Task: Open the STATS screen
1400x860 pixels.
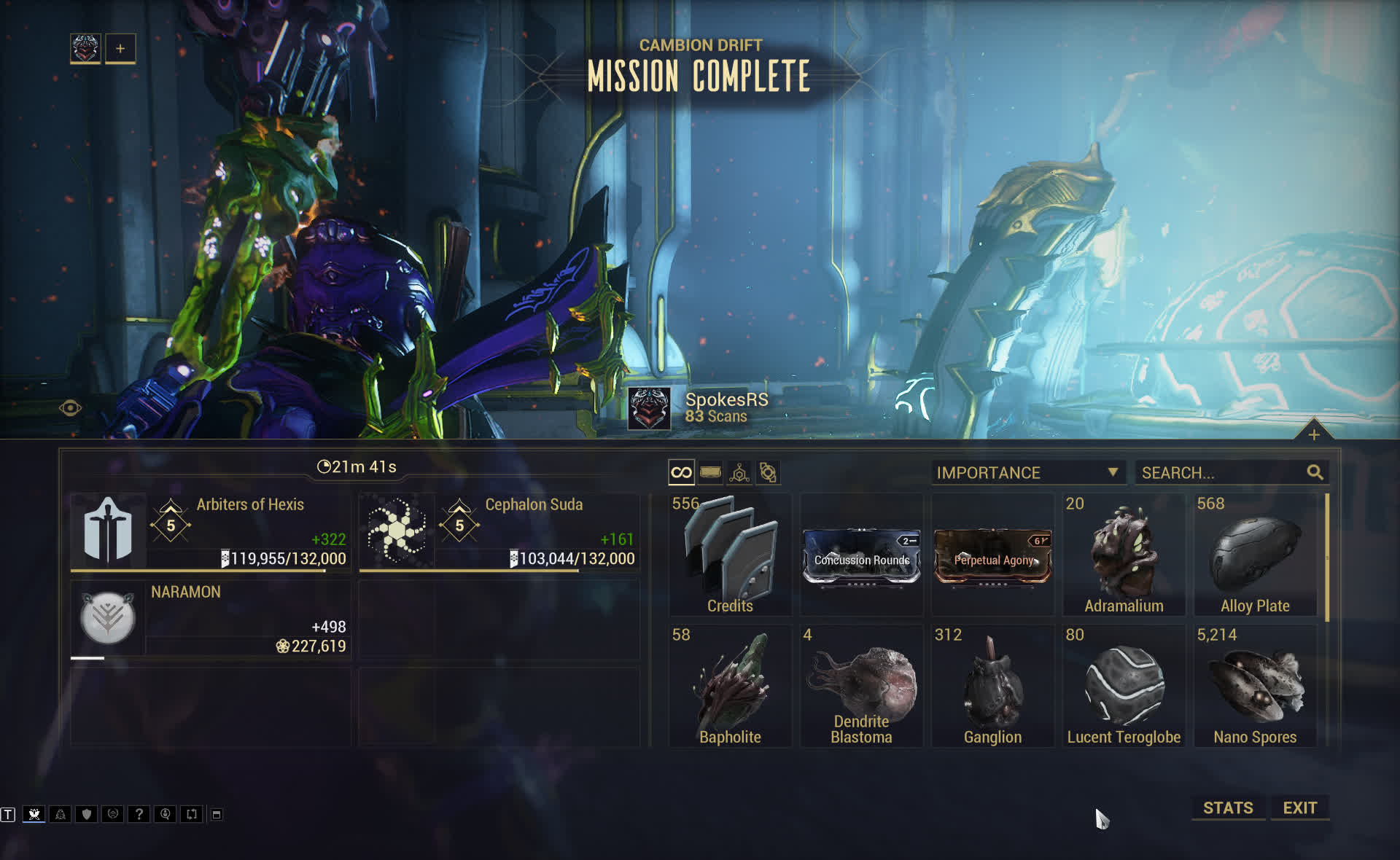Action: coord(1228,808)
